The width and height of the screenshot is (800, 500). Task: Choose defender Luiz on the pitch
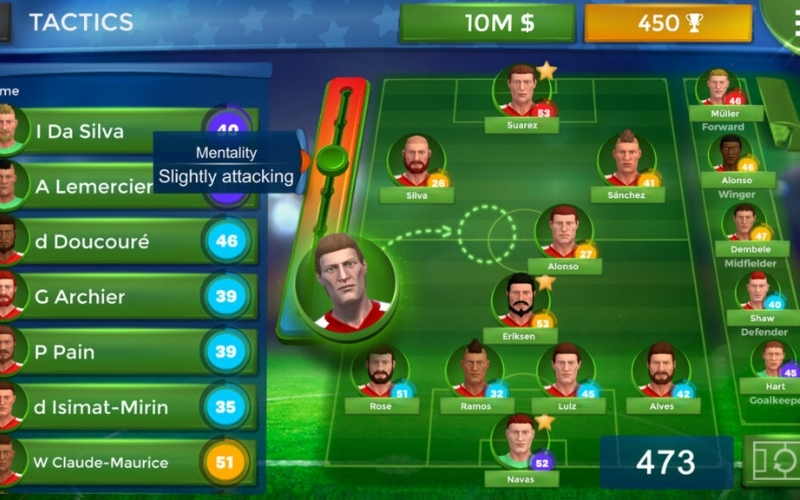(x=567, y=374)
